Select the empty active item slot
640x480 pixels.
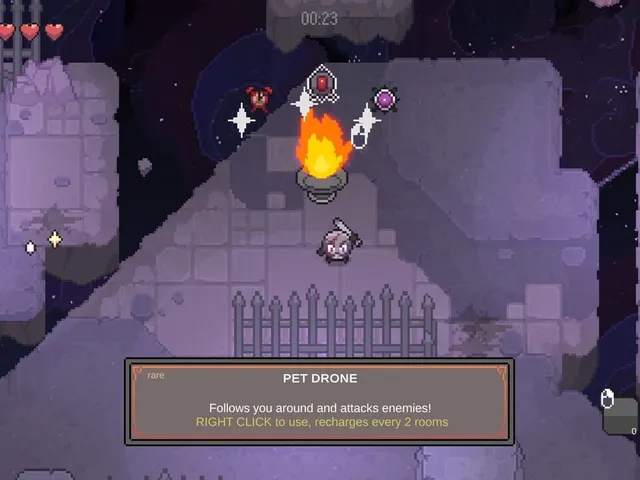(x=621, y=415)
